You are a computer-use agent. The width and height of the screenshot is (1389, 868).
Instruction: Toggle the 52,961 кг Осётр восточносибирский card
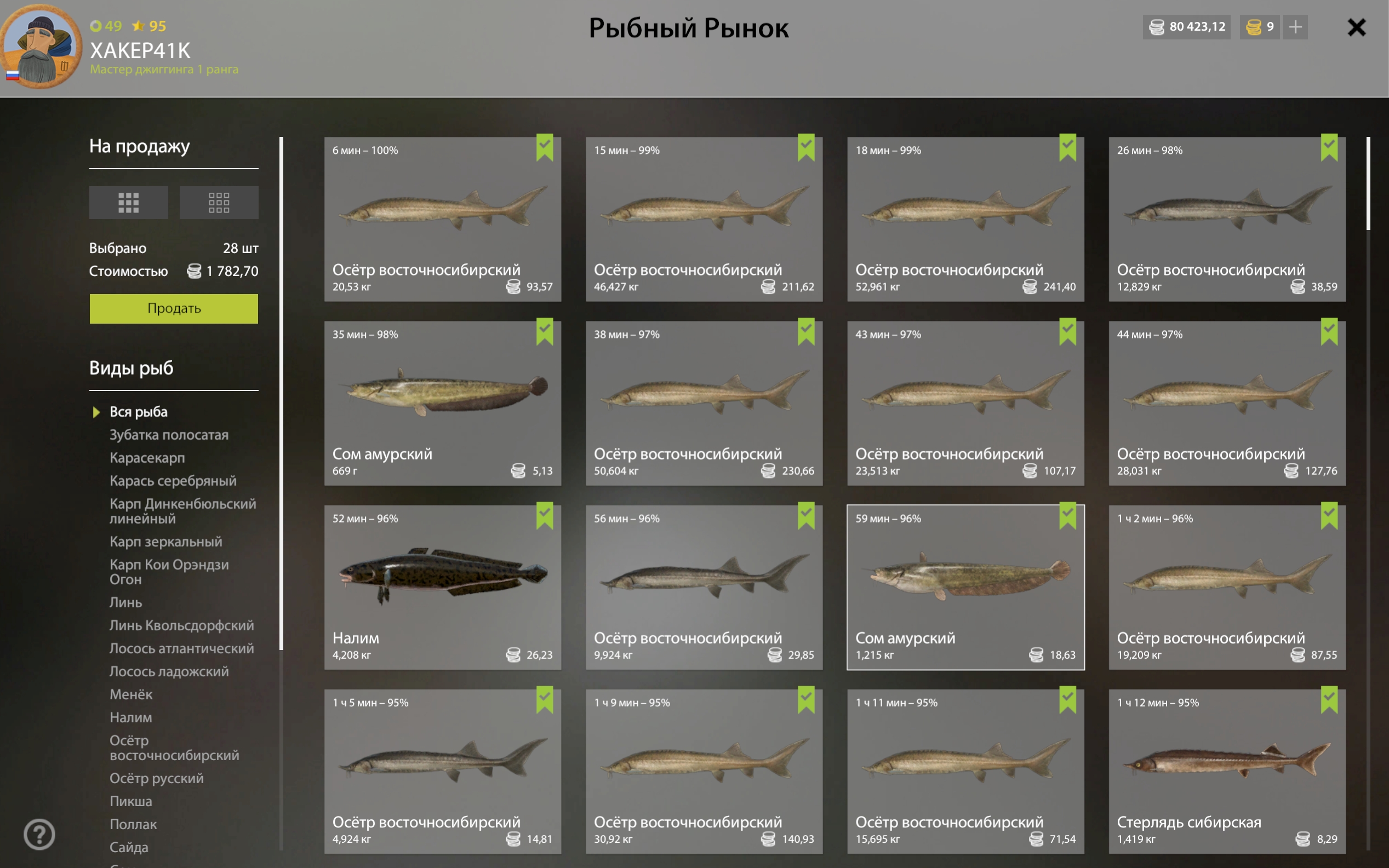point(965,219)
